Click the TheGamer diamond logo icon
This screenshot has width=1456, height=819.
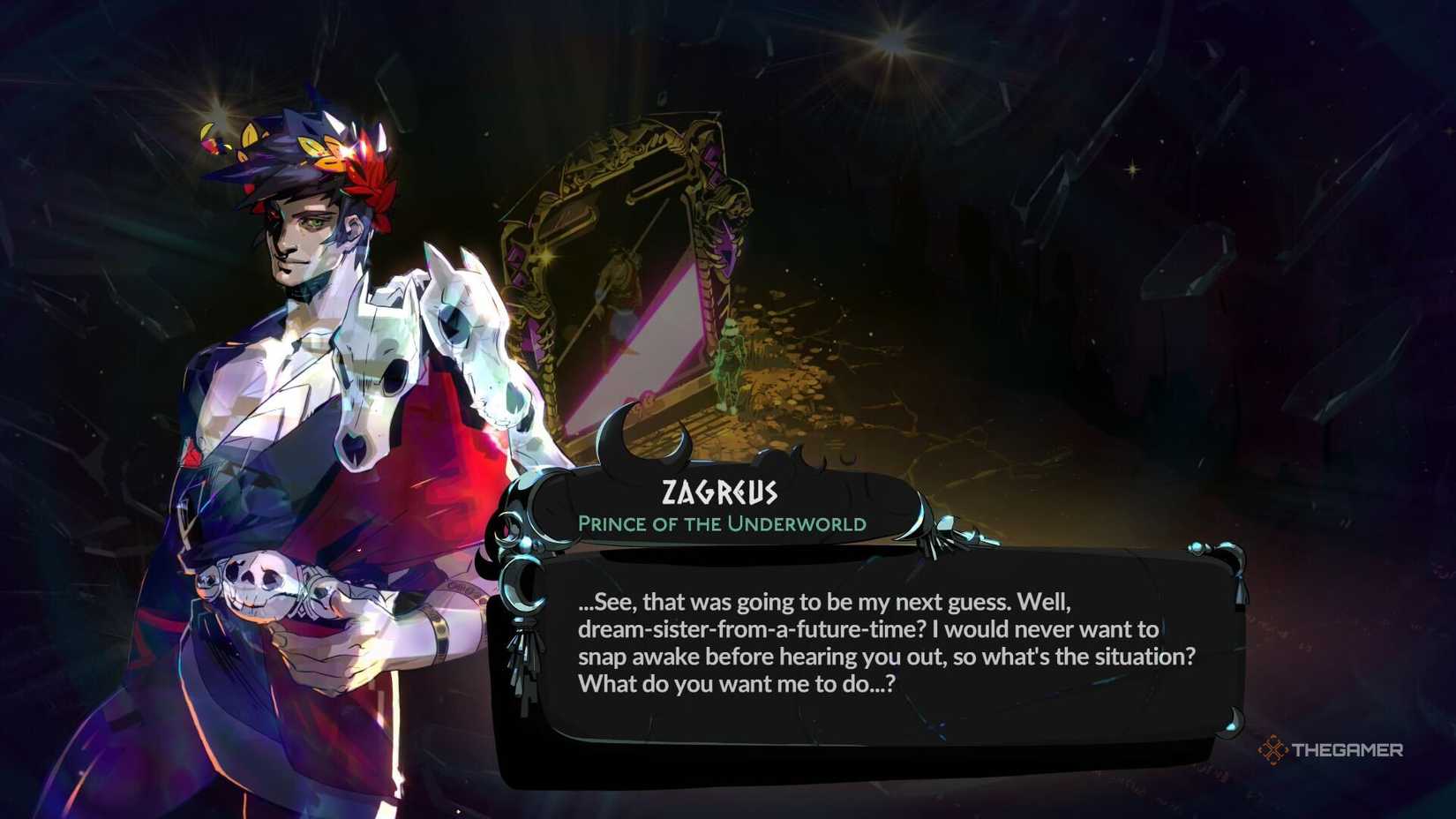tap(1273, 748)
